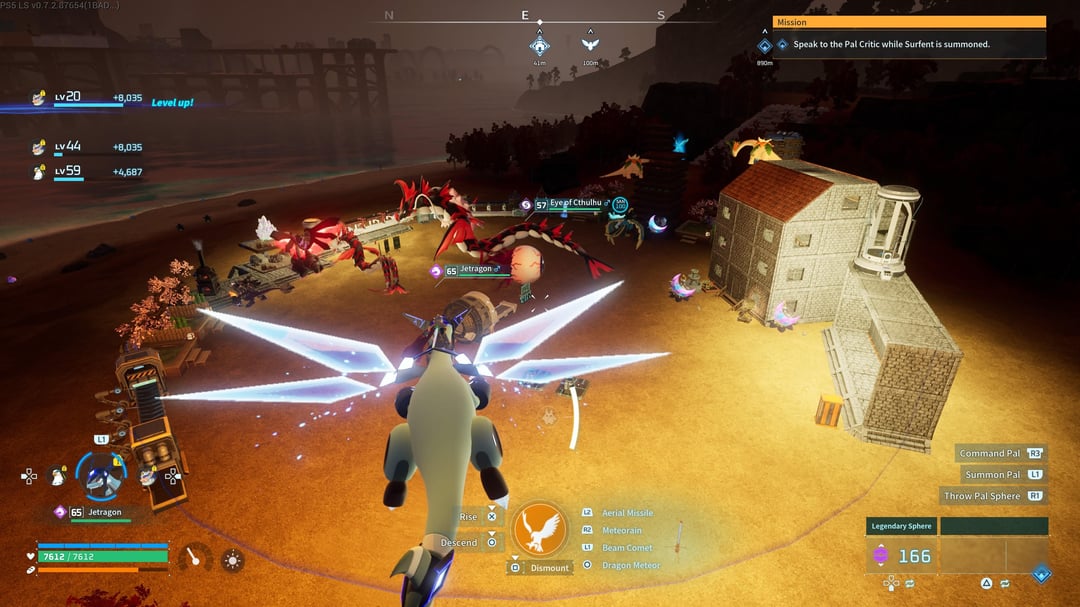The height and width of the screenshot is (607, 1080).
Task: Click the Summon Pal label
Action: [x=992, y=474]
